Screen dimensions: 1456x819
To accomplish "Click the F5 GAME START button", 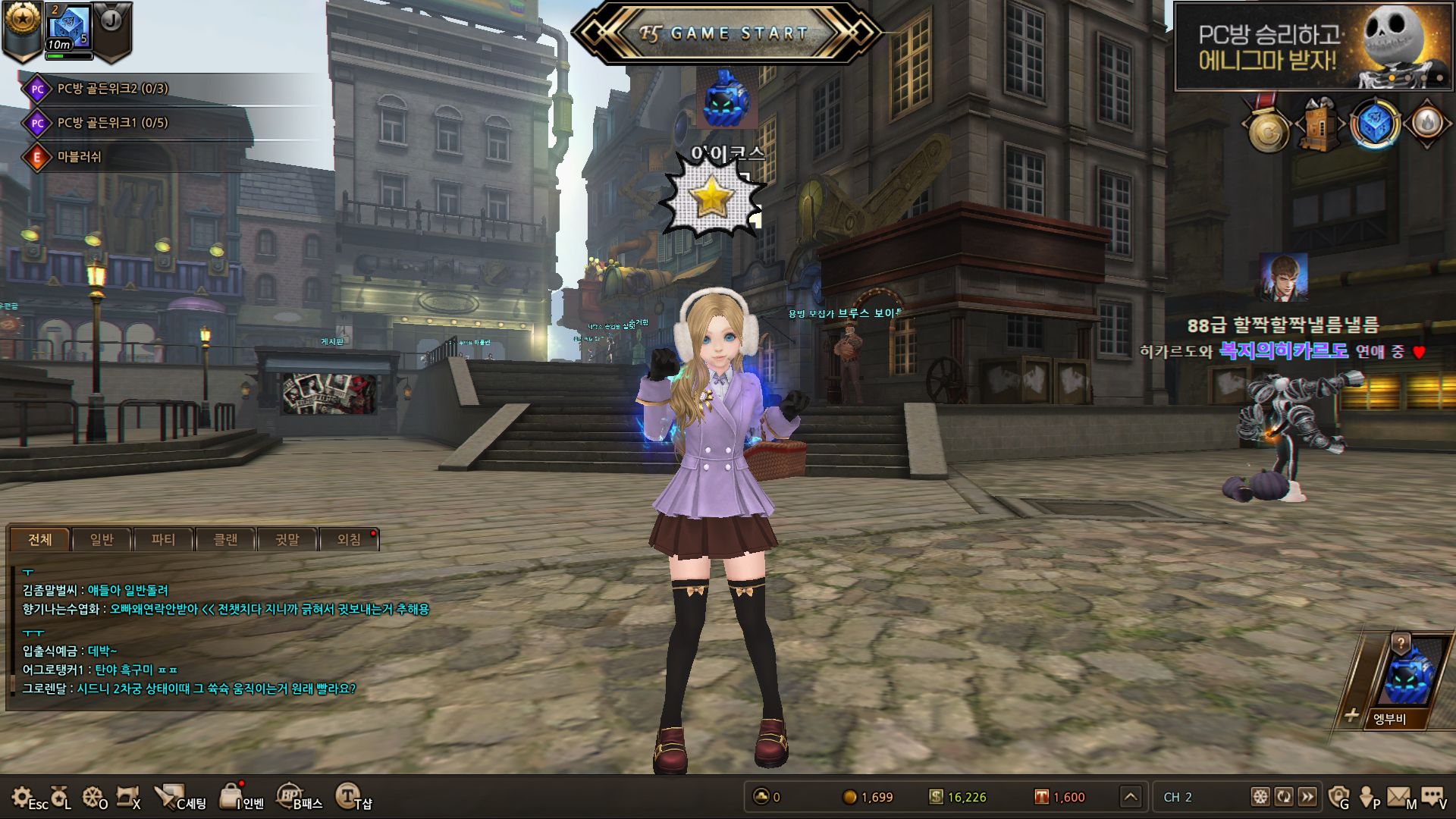I will click(726, 33).
